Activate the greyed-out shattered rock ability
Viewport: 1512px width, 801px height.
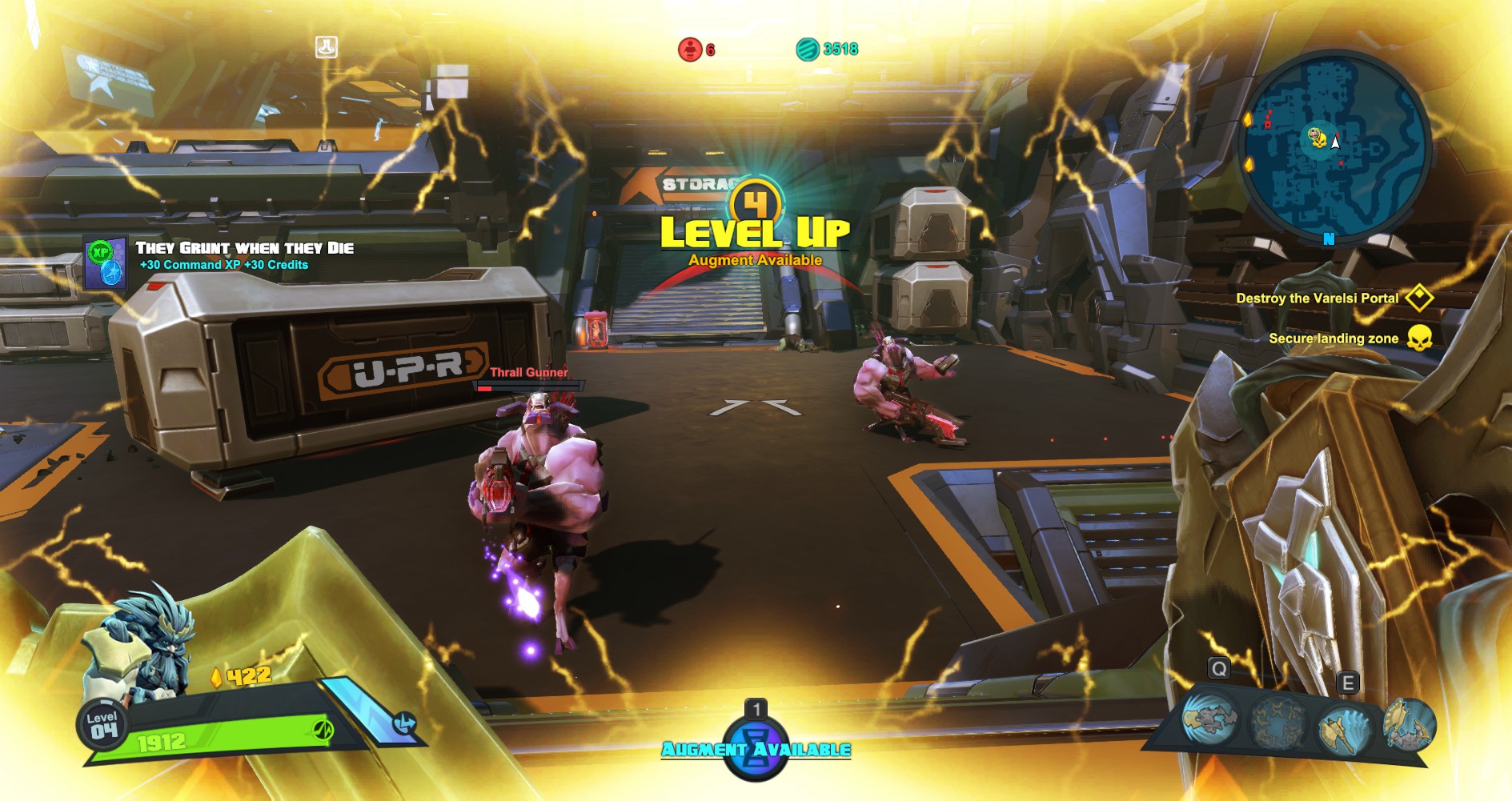[1277, 723]
